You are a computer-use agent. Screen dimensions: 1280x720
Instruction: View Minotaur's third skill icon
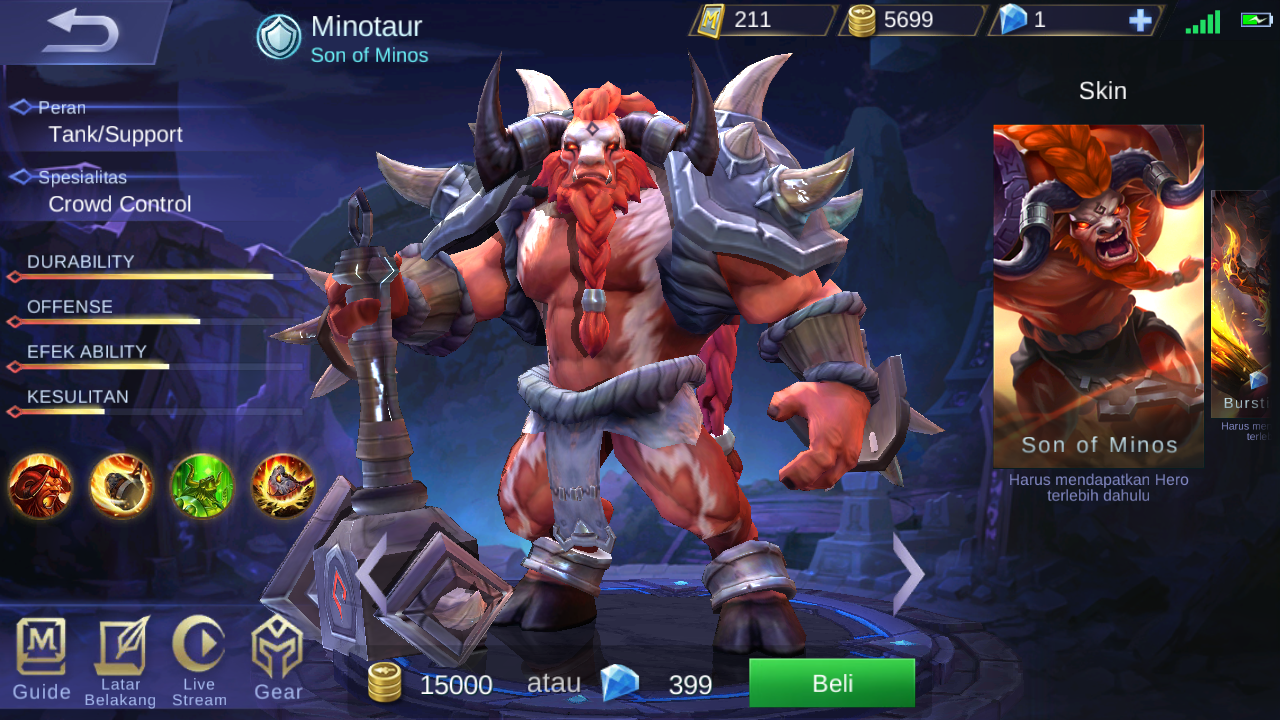click(202, 487)
